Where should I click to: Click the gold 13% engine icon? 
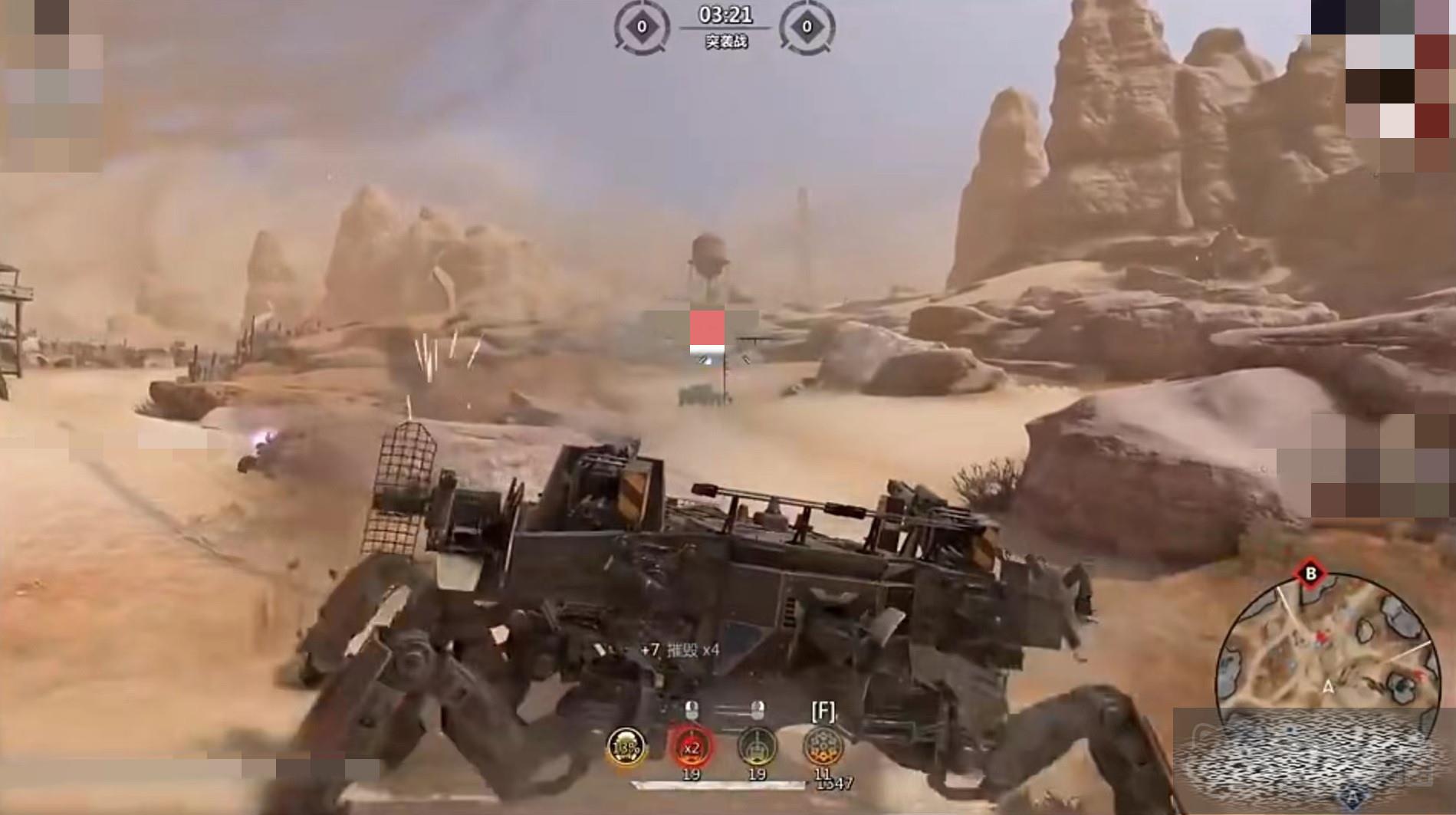(626, 748)
